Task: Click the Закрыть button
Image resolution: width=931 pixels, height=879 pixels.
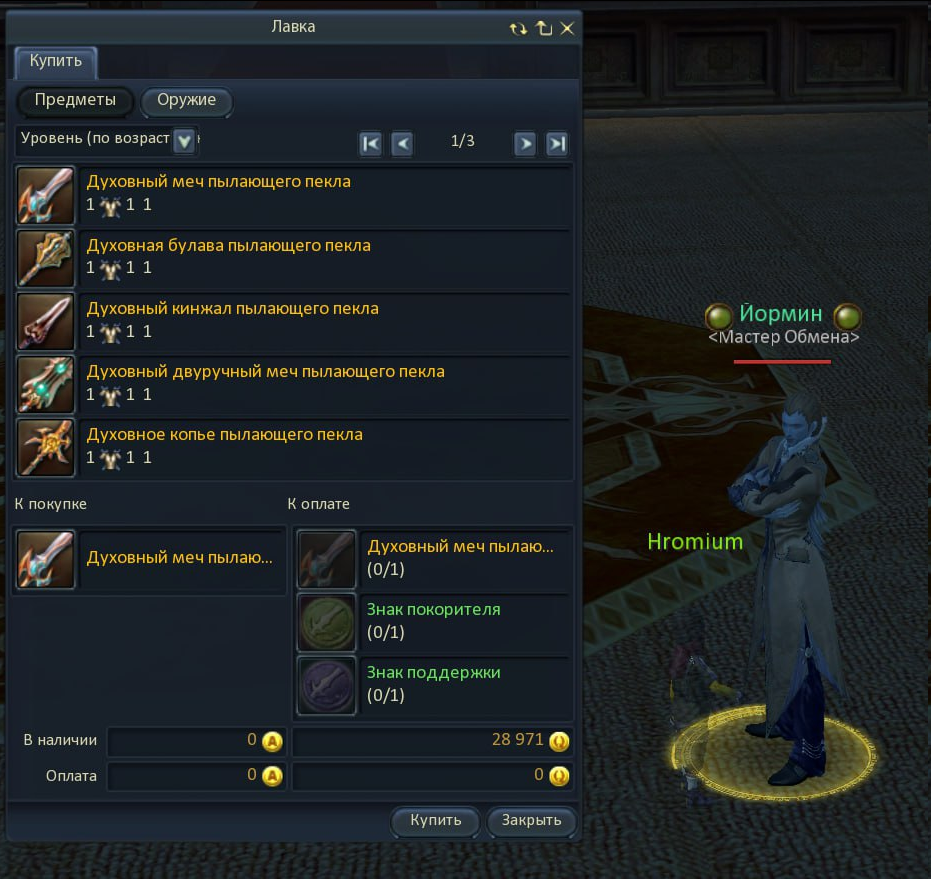Action: (x=531, y=821)
